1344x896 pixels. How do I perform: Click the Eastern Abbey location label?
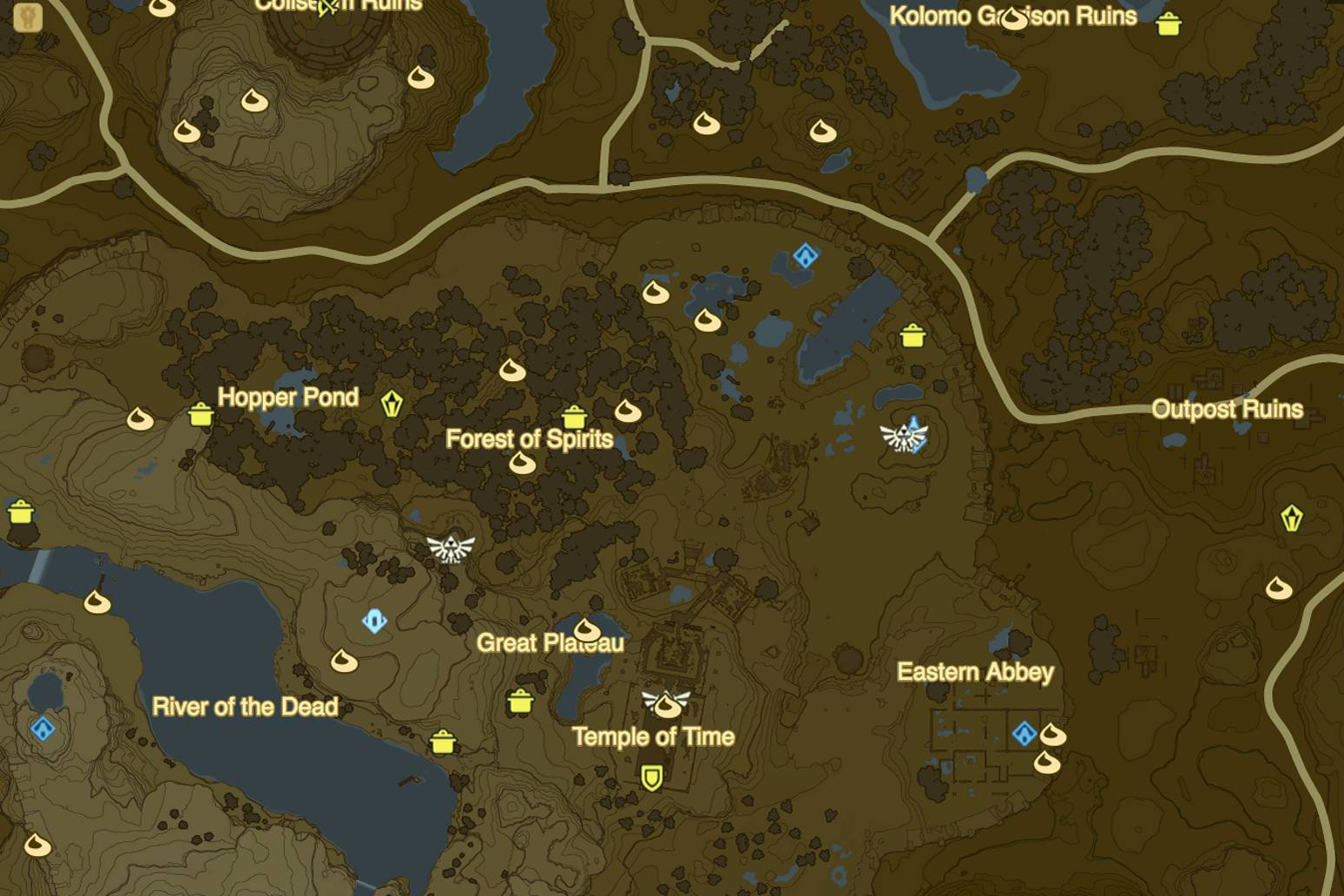click(974, 672)
